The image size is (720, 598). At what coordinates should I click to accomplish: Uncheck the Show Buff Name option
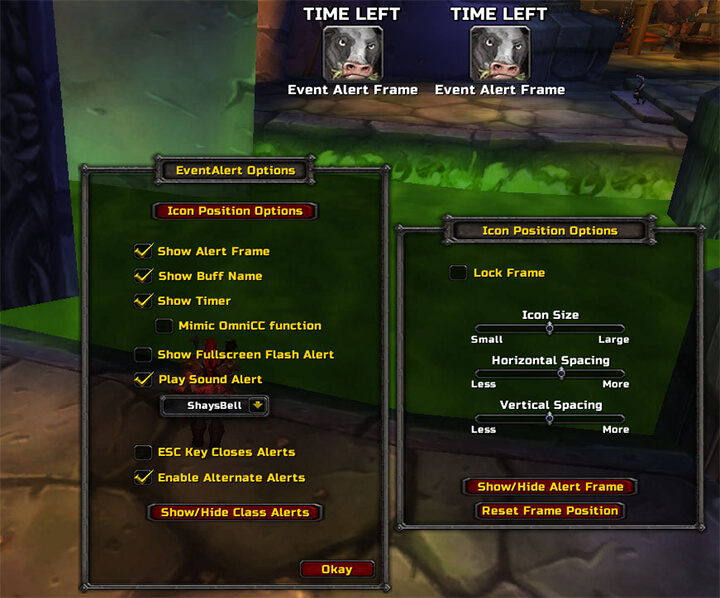click(142, 276)
